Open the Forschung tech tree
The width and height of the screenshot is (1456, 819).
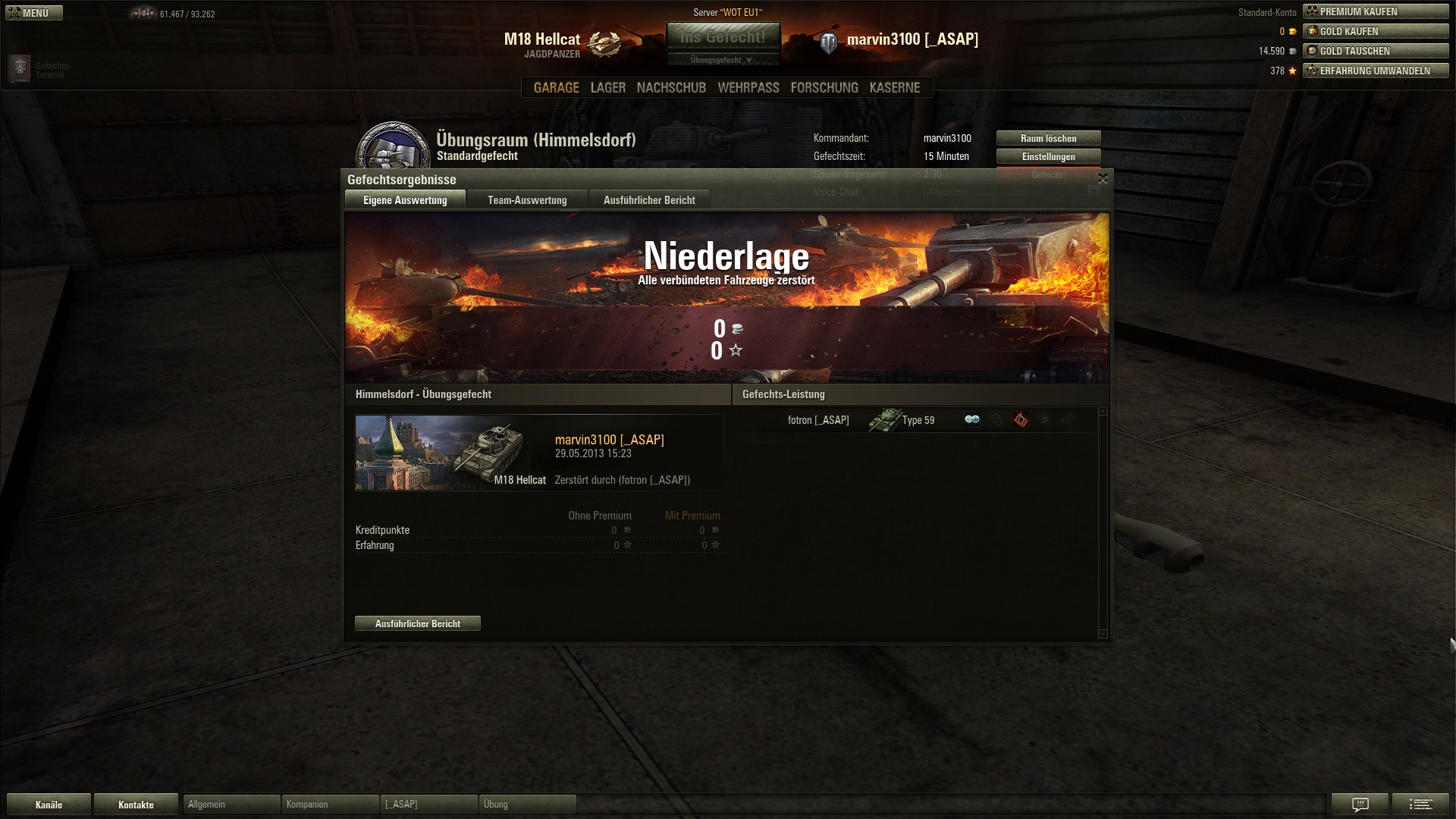824,88
